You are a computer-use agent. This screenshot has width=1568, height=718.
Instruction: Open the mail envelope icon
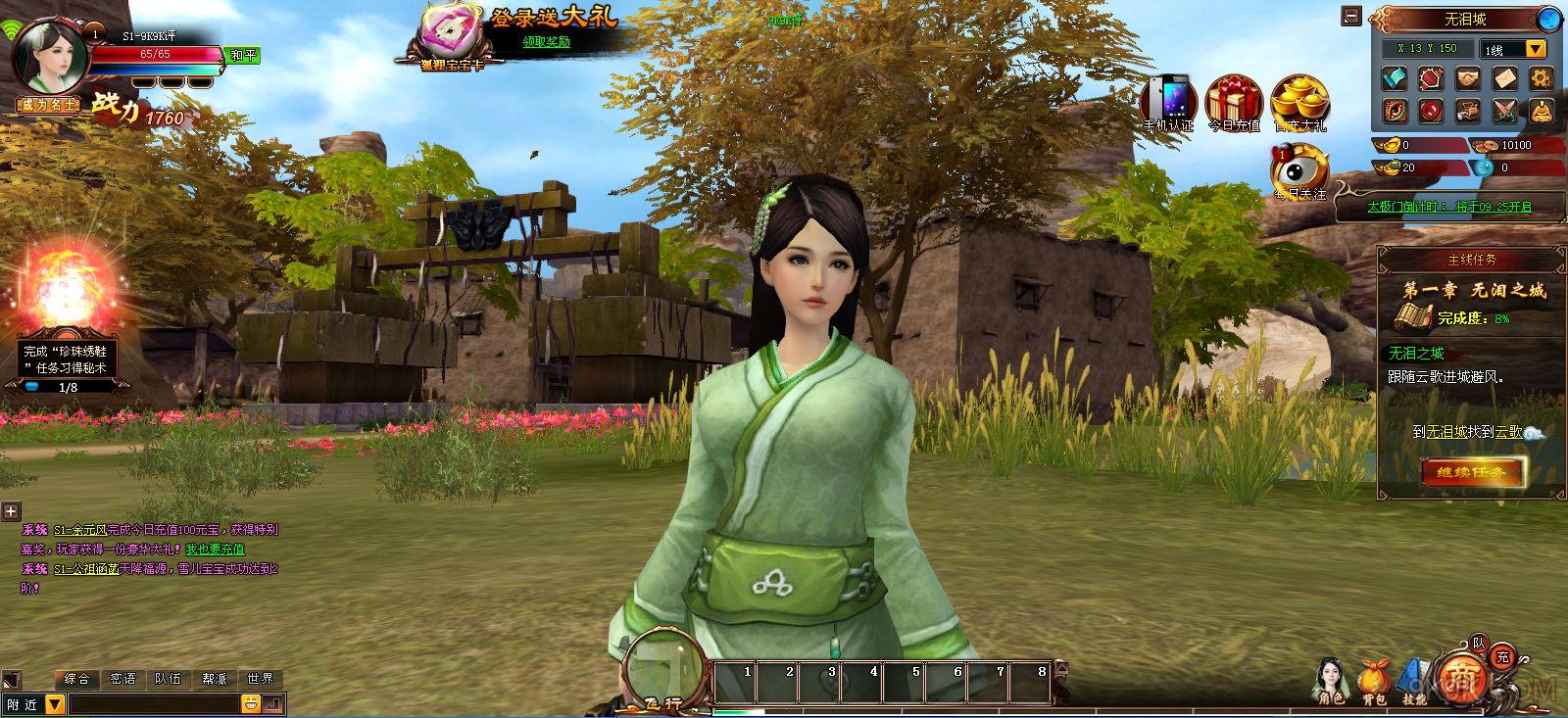coord(1504,78)
